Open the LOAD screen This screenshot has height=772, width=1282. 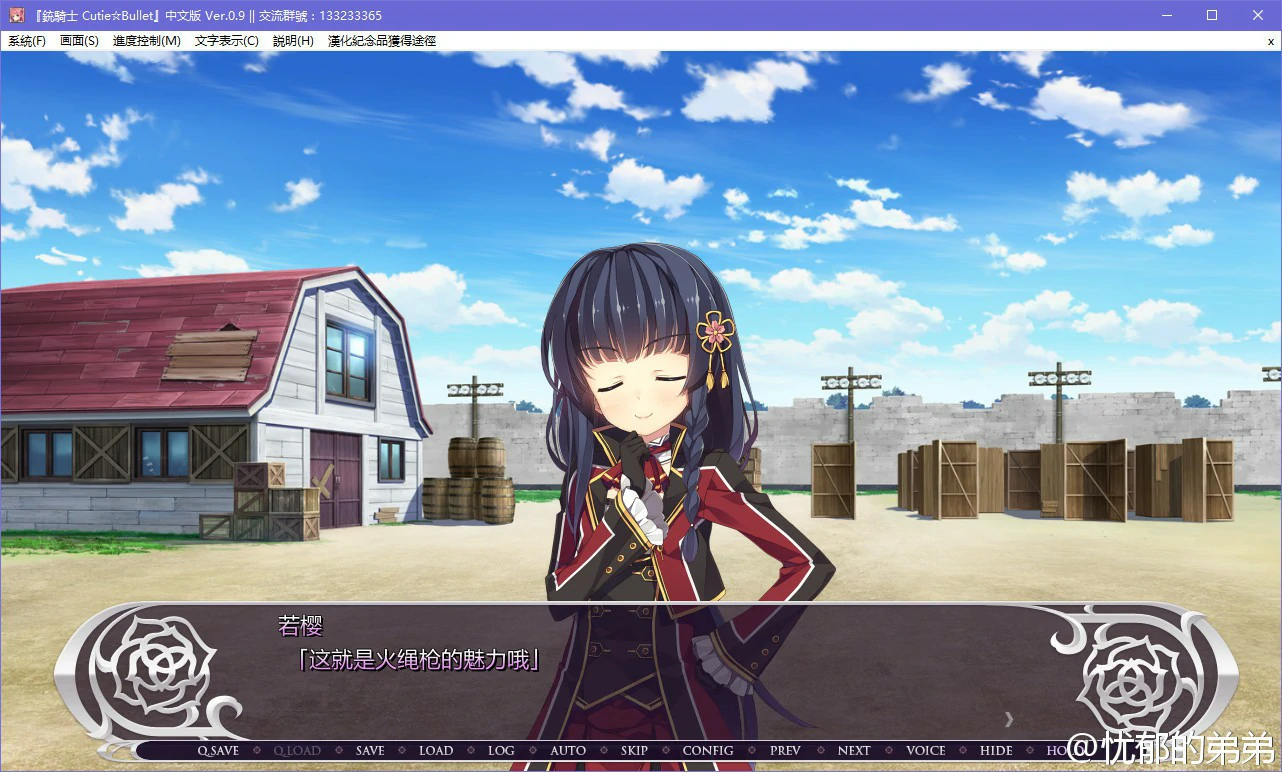[x=436, y=750]
